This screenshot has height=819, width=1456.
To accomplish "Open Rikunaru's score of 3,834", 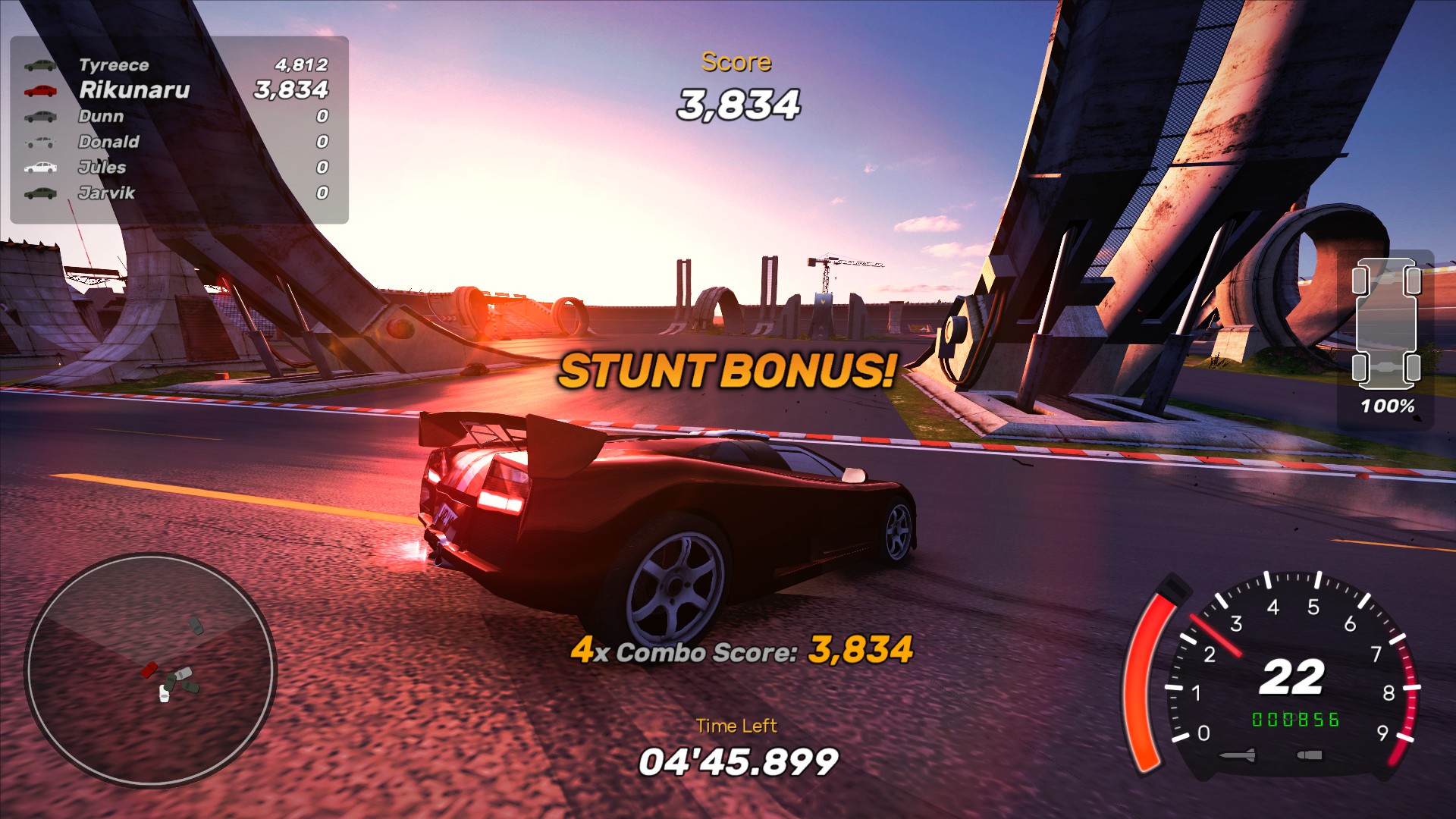I will (290, 92).
